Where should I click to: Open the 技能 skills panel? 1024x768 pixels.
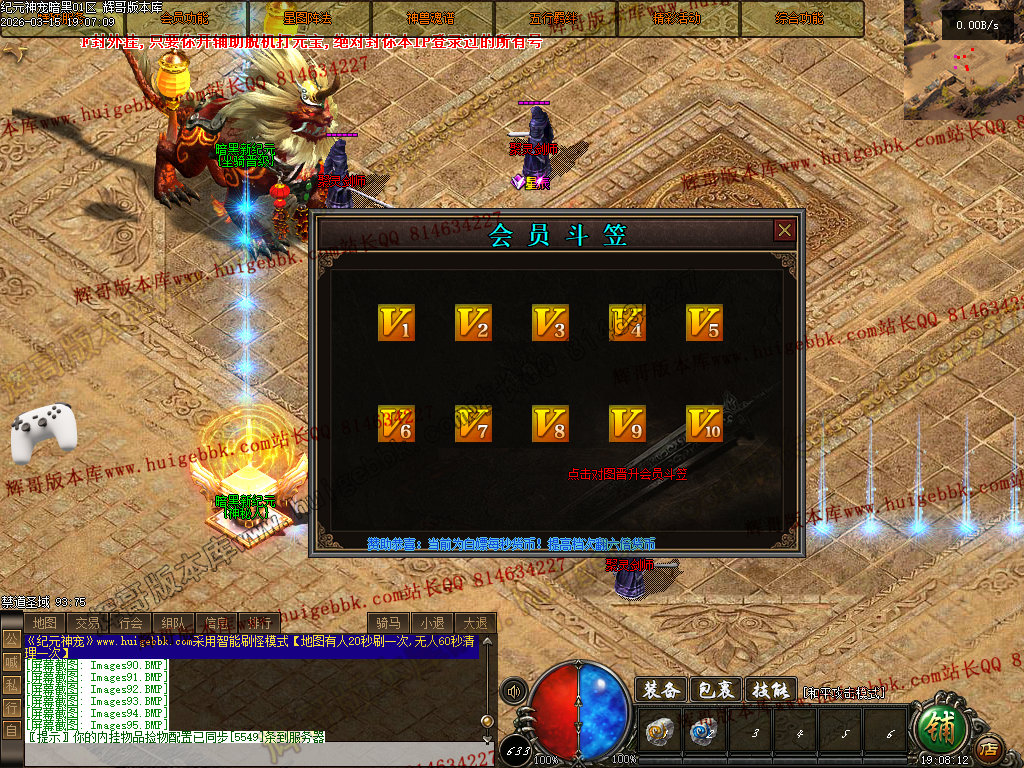pos(771,690)
